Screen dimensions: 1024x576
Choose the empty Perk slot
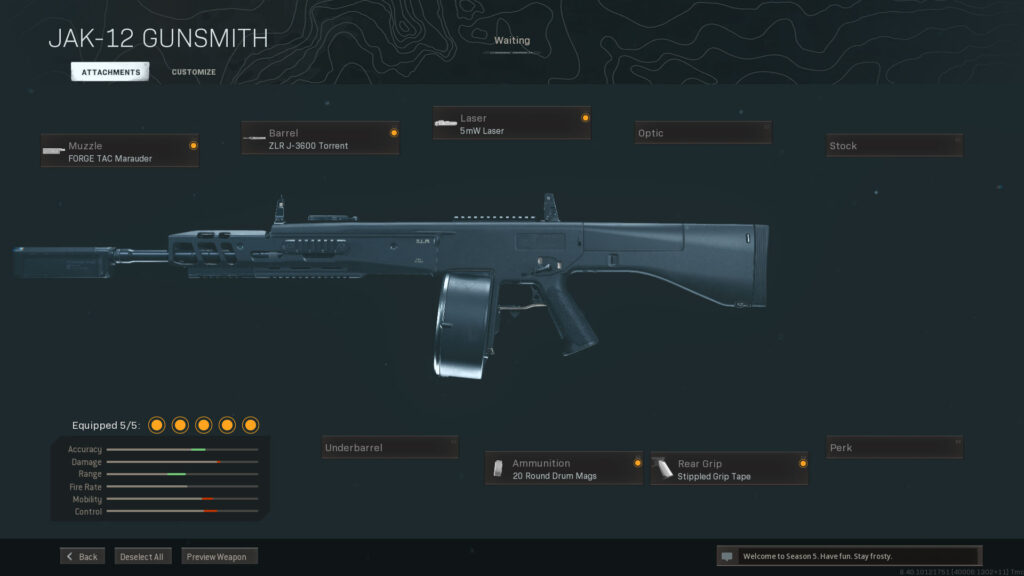[894, 448]
